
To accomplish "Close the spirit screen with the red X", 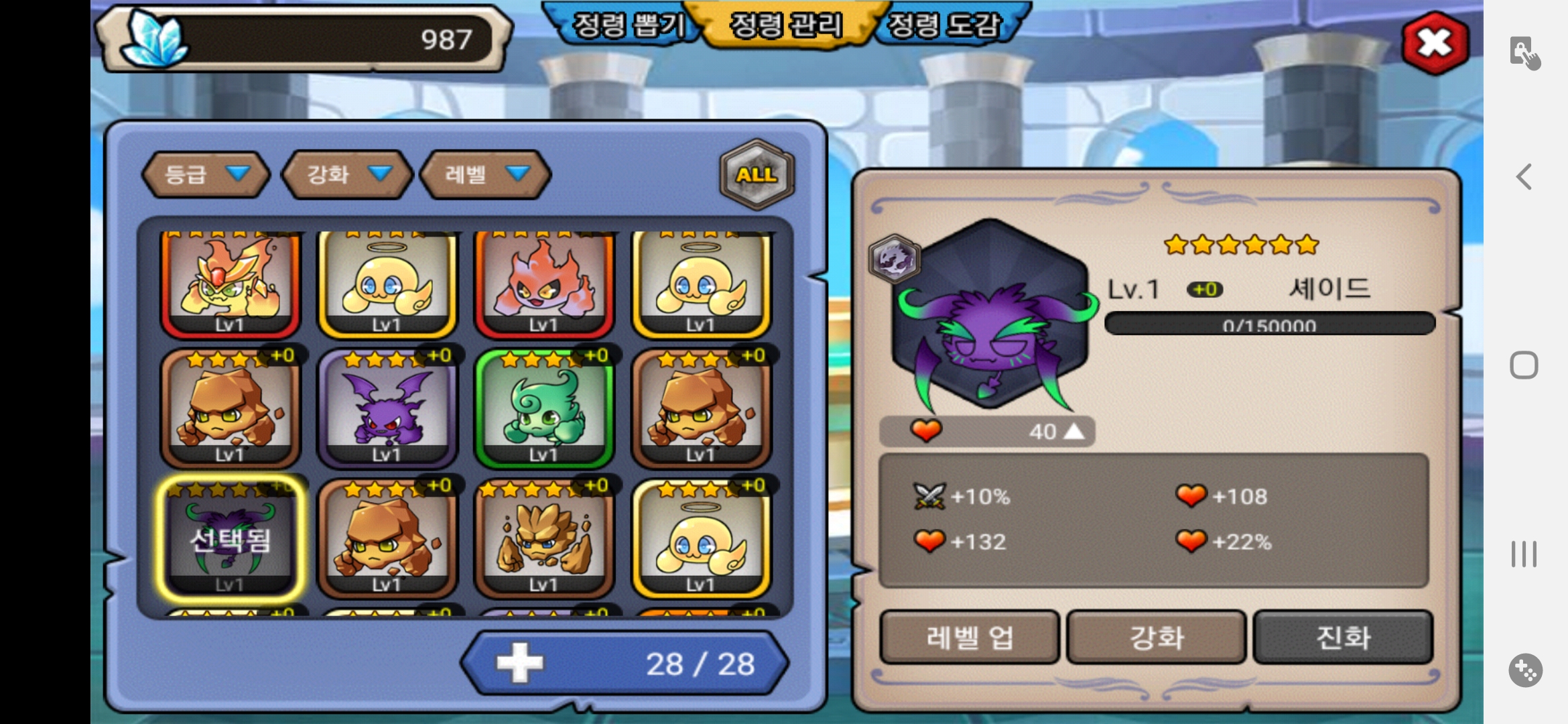I will pyautogui.click(x=1435, y=43).
